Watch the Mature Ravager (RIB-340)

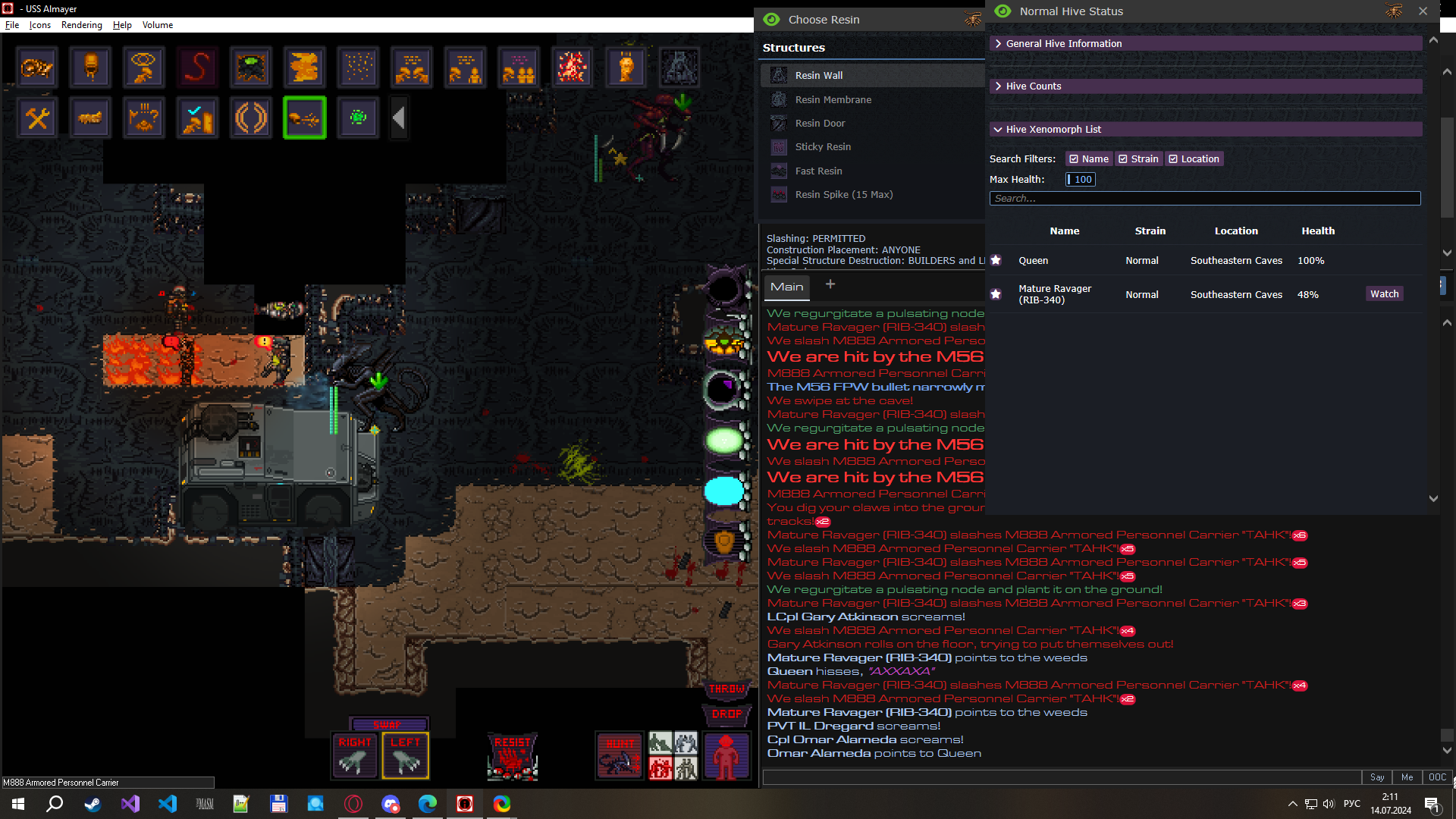pyautogui.click(x=1384, y=294)
